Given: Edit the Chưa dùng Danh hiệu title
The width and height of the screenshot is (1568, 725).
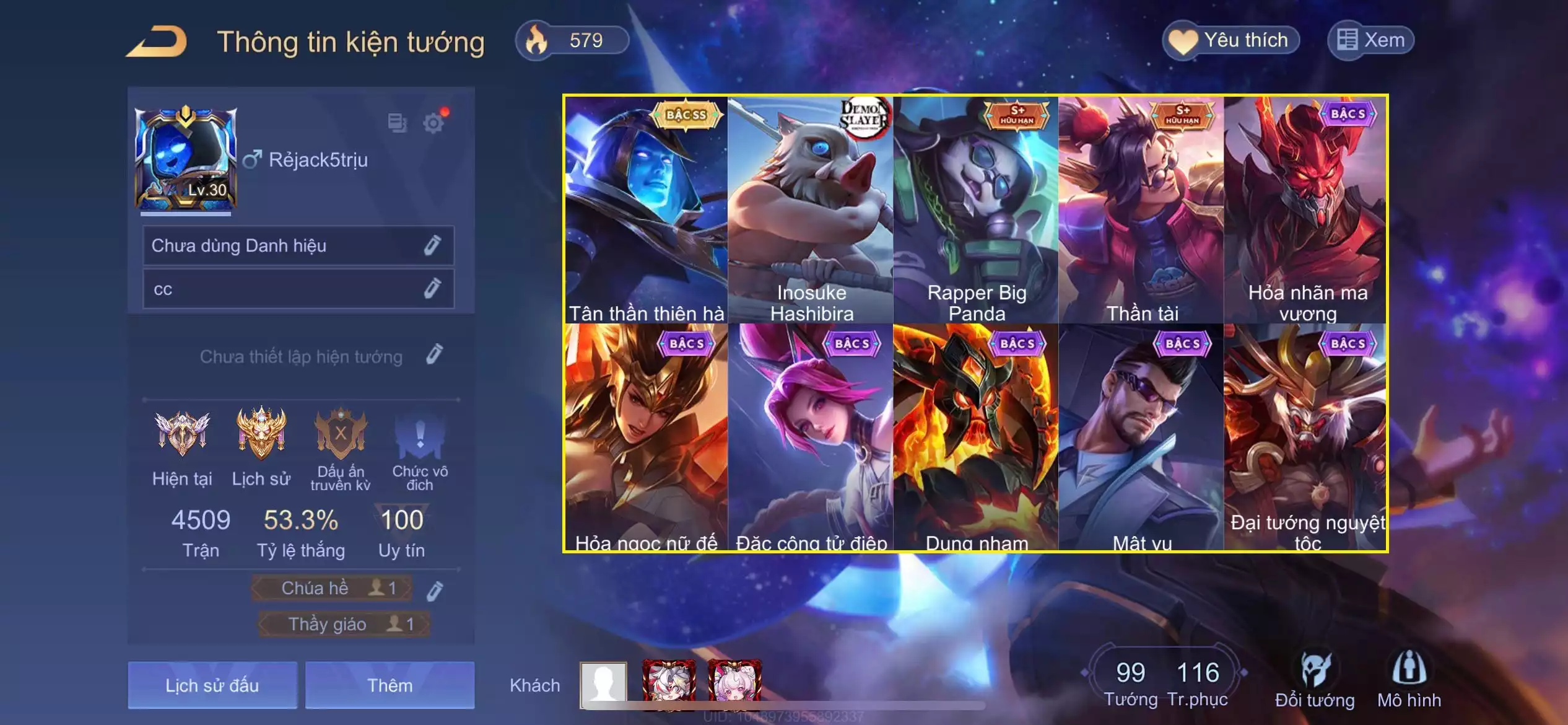Looking at the screenshot, I should click(x=432, y=245).
